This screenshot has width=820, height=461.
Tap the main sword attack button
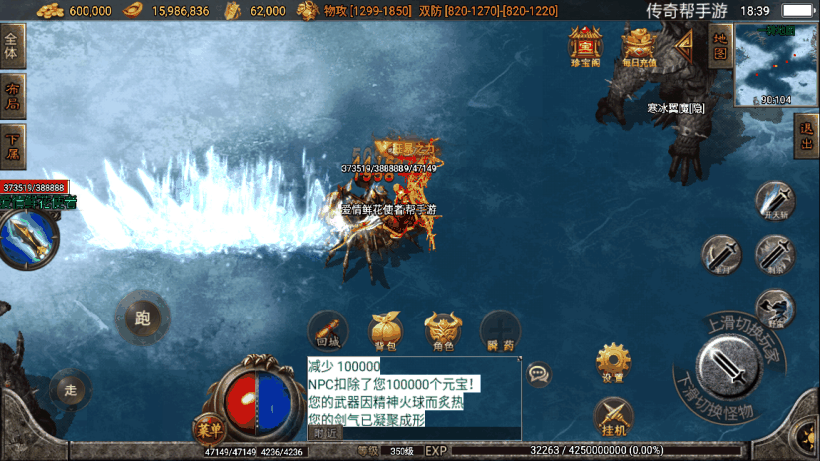click(x=735, y=368)
